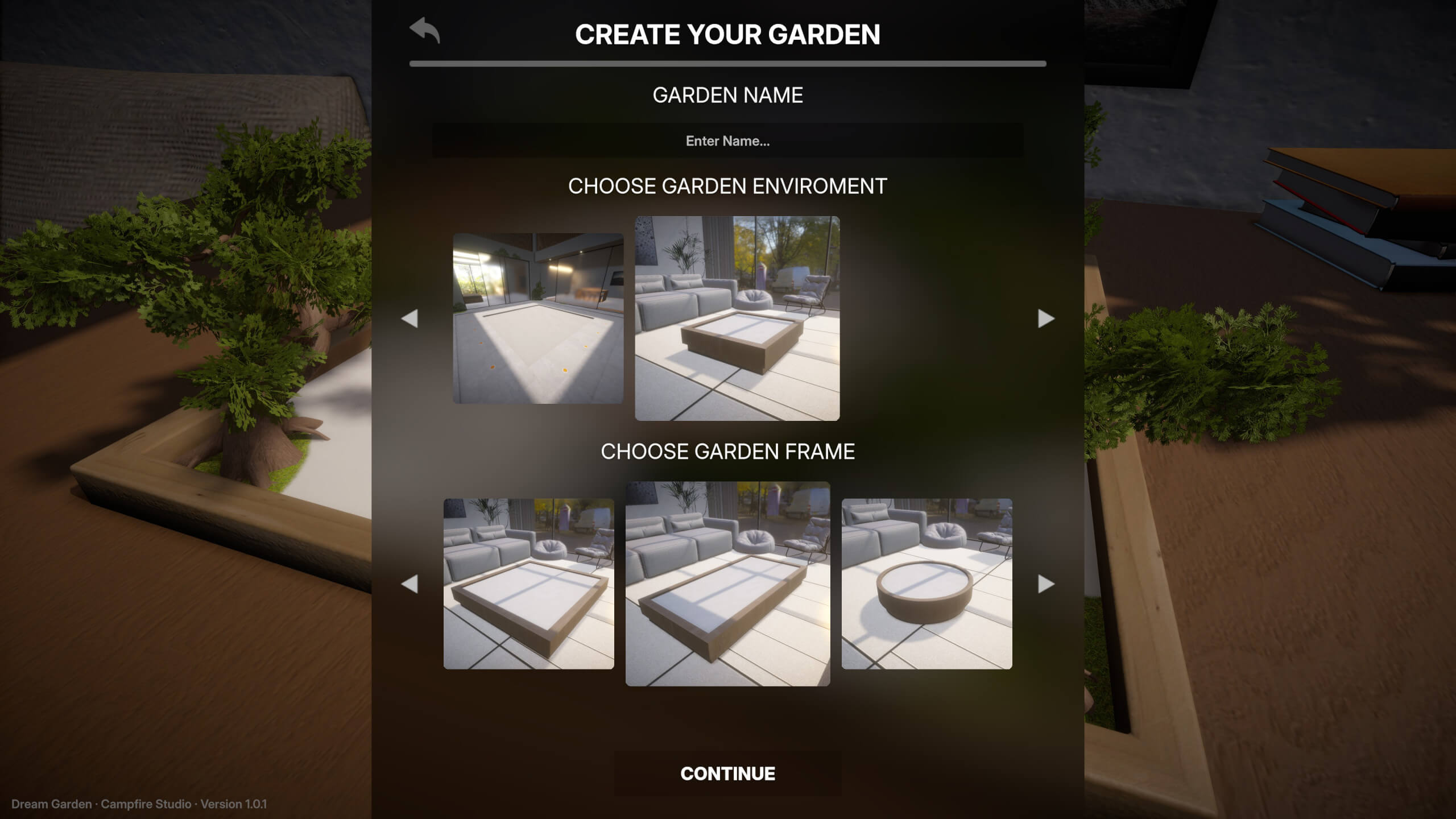The height and width of the screenshot is (819, 1456).
Task: Click the CREATE YOUR GARDEN title
Action: [x=728, y=34]
